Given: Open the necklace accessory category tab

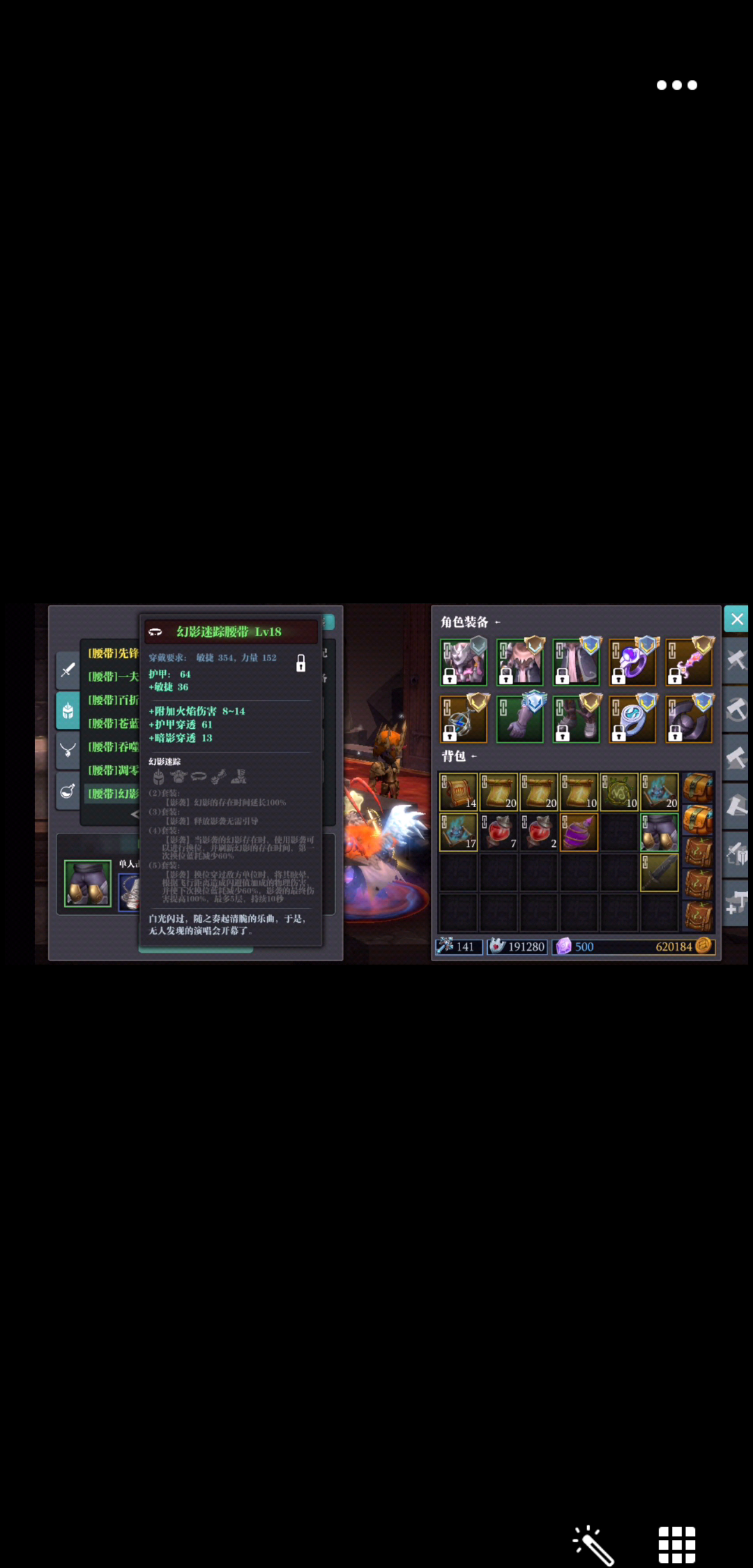Looking at the screenshot, I should pos(68,751).
